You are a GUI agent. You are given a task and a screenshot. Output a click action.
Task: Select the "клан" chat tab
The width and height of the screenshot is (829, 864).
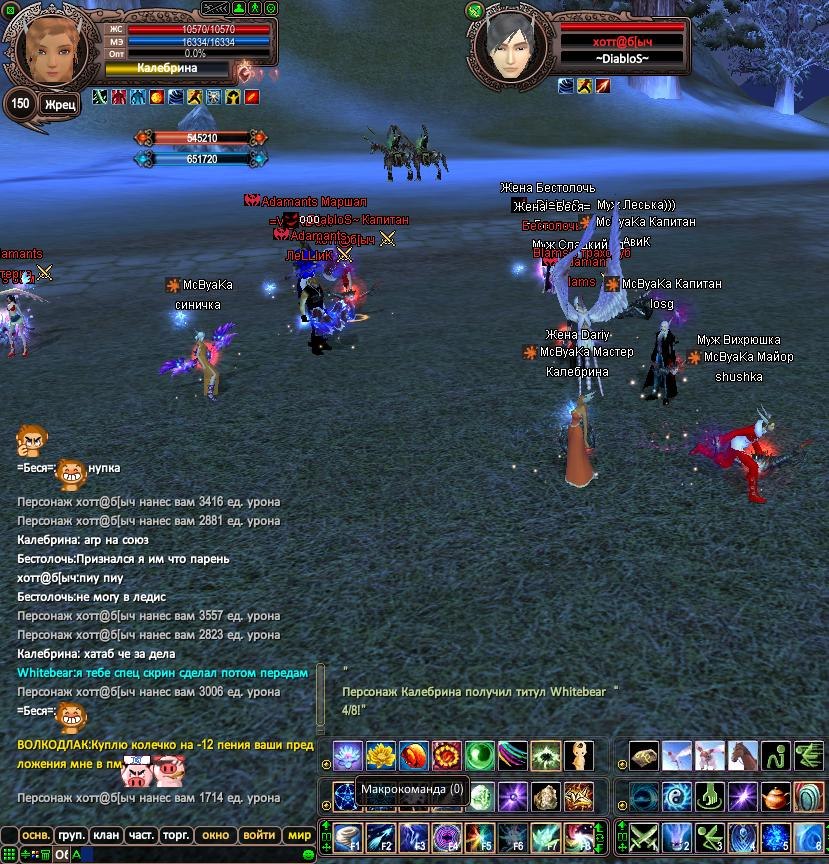[105, 835]
